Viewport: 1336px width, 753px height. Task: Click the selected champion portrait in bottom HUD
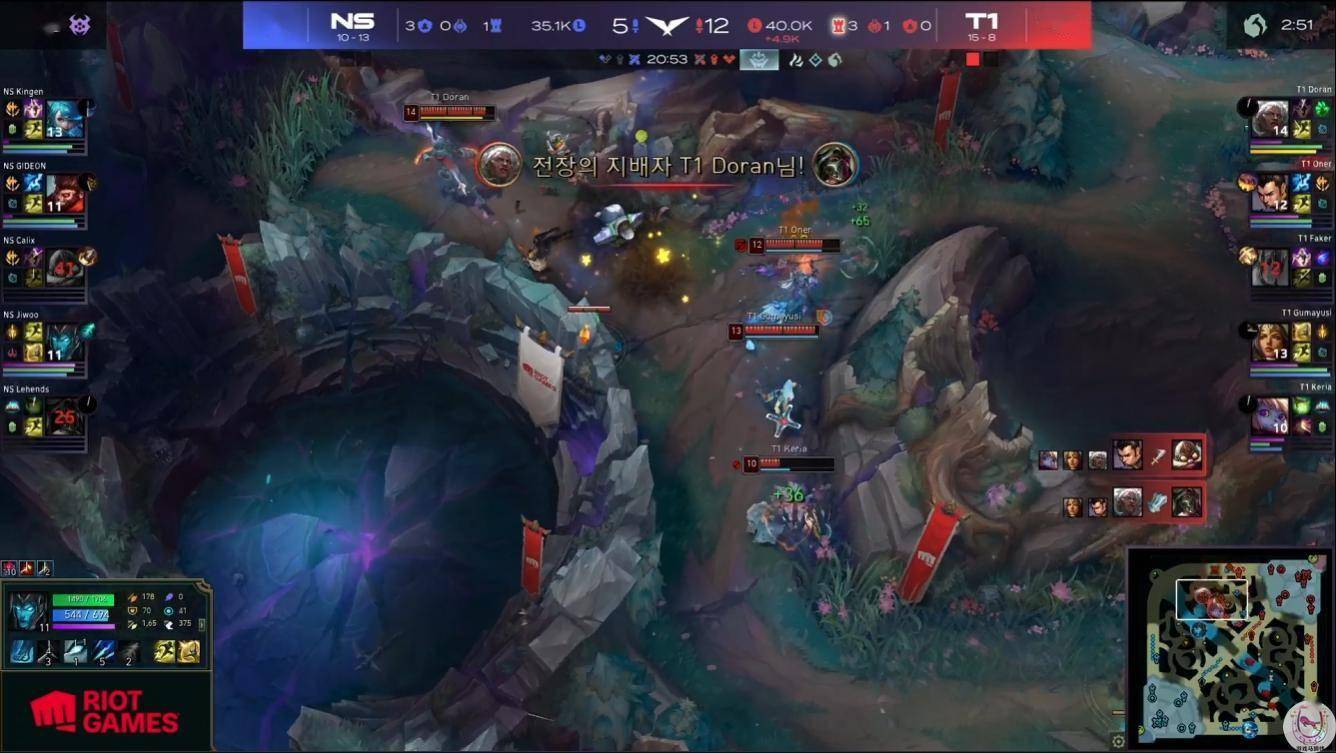(x=26, y=611)
